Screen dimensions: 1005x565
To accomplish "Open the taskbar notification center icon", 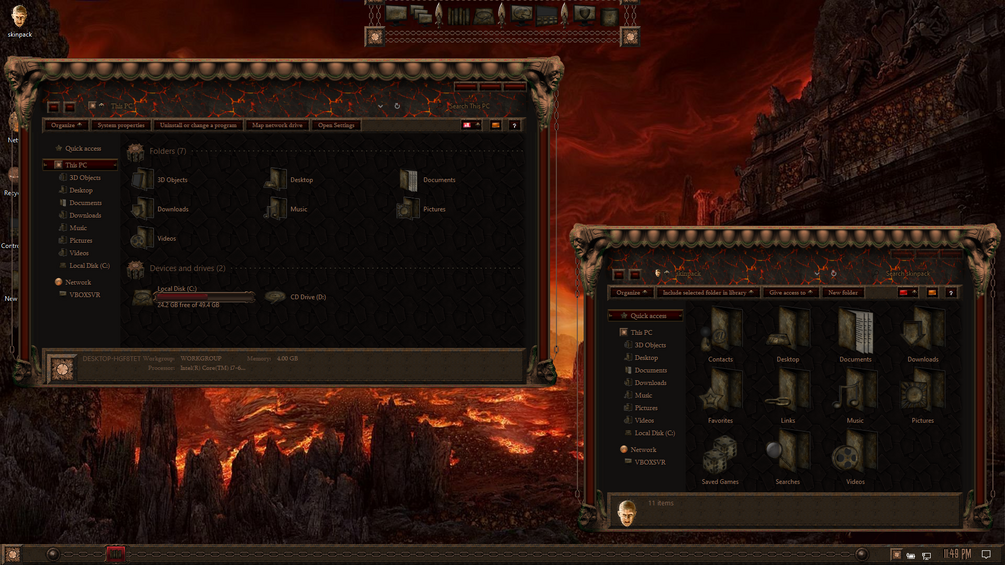I will pyautogui.click(x=986, y=554).
